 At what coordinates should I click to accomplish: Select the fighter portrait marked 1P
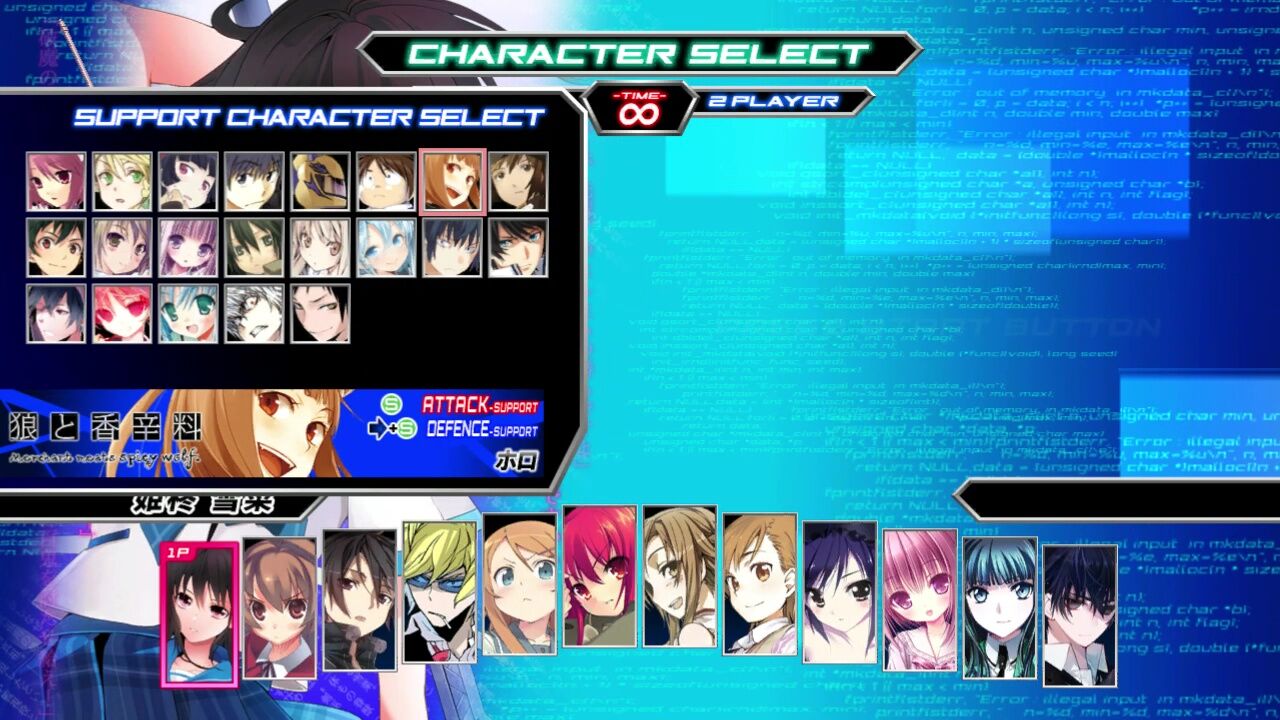(x=200, y=614)
